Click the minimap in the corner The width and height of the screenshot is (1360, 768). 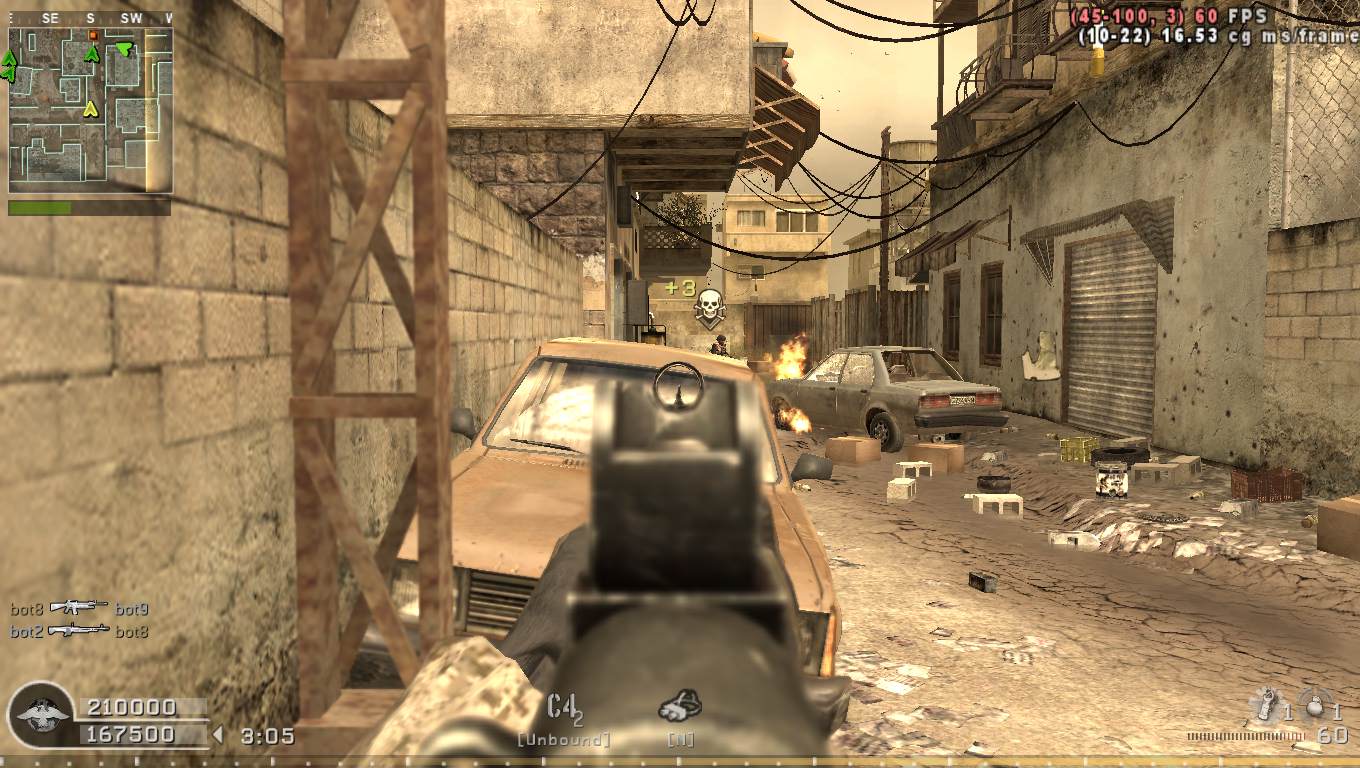click(90, 110)
